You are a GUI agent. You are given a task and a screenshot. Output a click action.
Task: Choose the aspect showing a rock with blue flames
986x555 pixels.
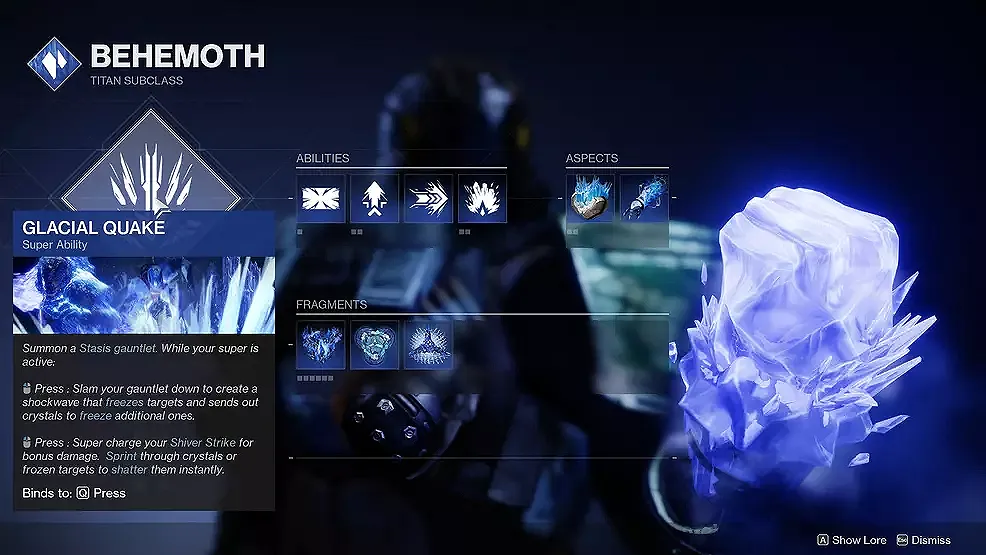[x=591, y=198]
